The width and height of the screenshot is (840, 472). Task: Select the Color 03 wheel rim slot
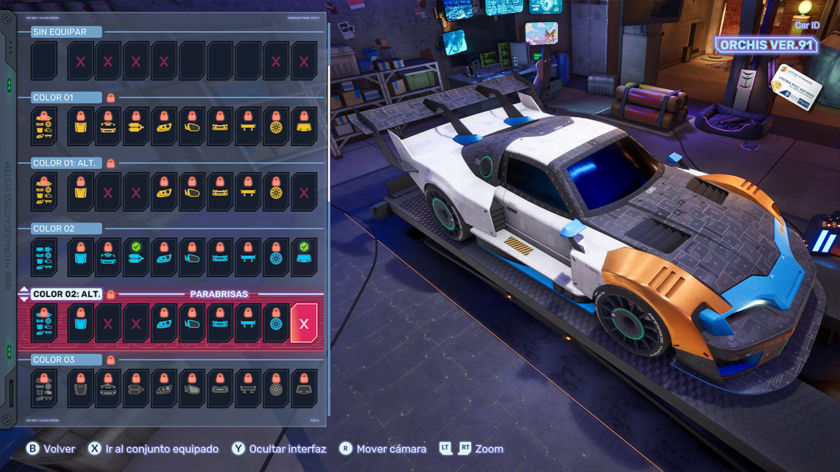click(x=276, y=389)
